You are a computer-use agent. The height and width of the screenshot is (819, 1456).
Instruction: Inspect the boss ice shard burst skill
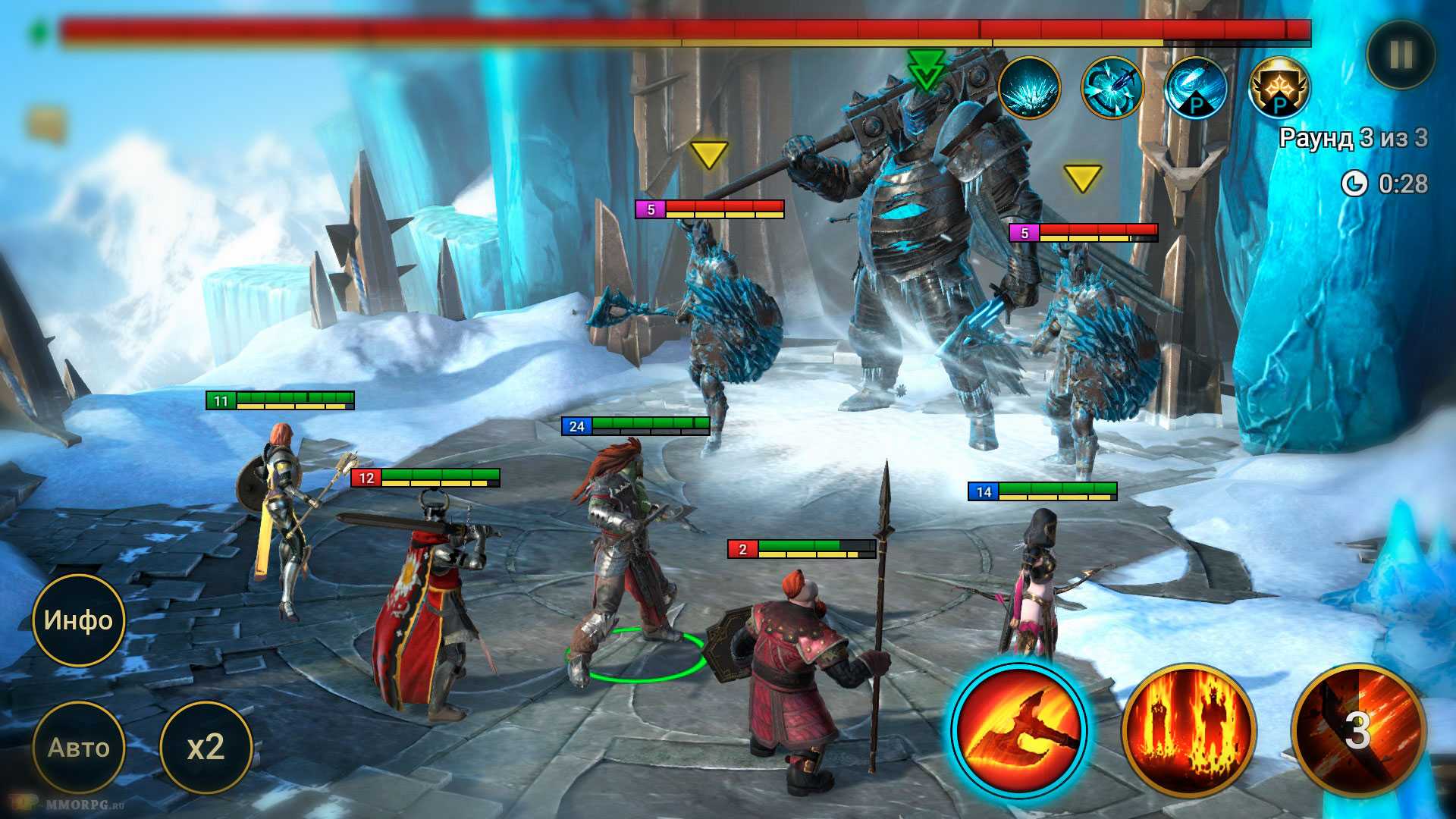click(1028, 88)
